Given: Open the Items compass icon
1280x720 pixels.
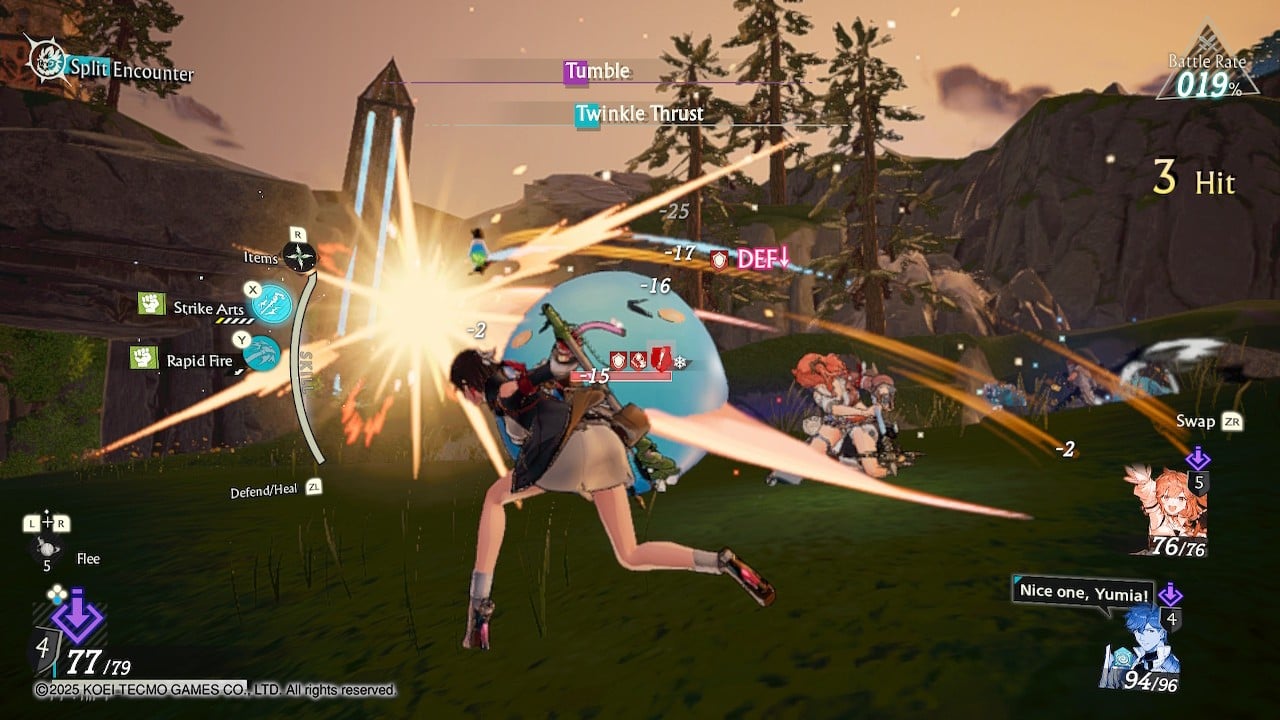Looking at the screenshot, I should point(299,257).
